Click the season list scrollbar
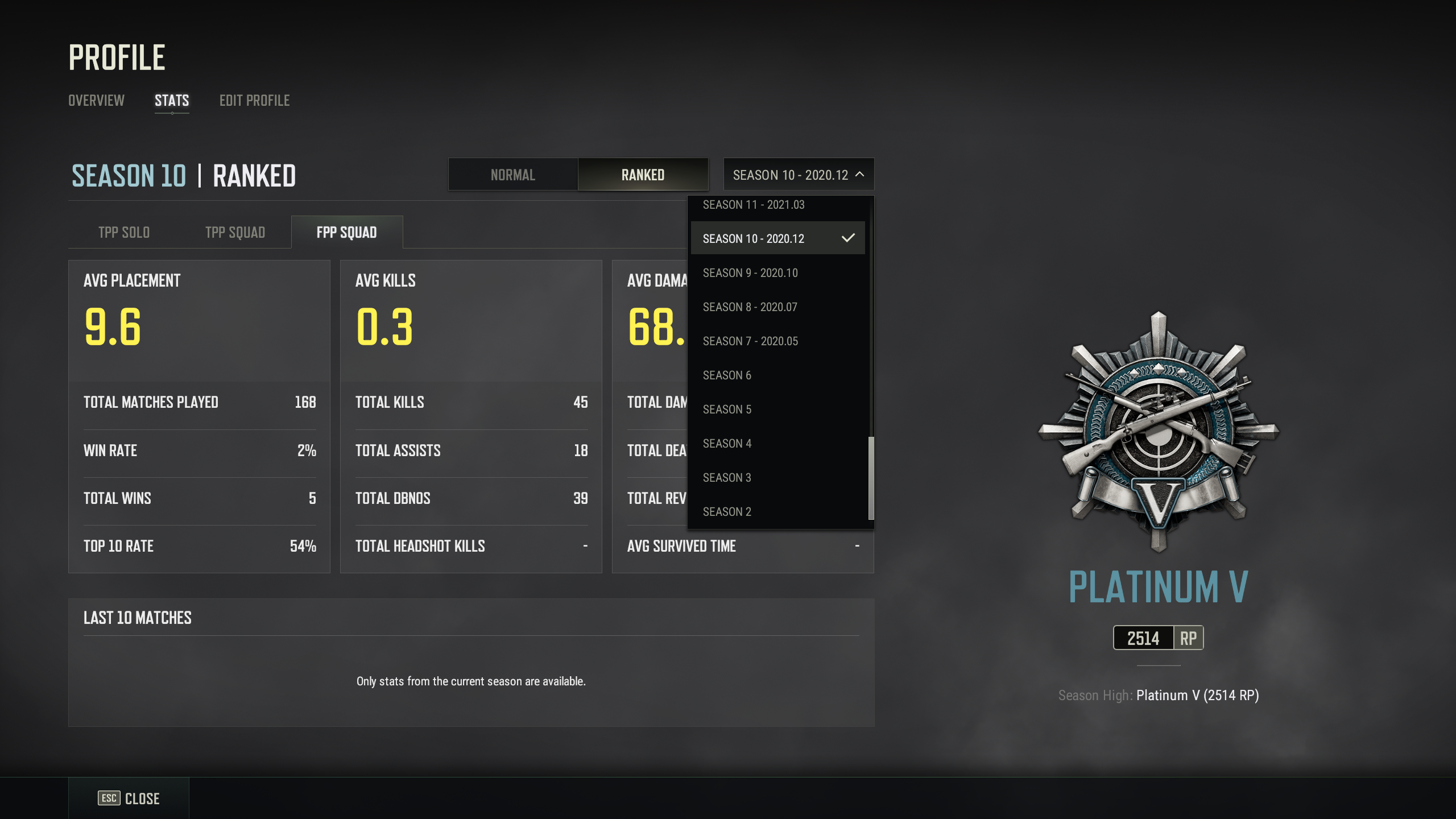This screenshot has height=819, width=1456. 871,478
